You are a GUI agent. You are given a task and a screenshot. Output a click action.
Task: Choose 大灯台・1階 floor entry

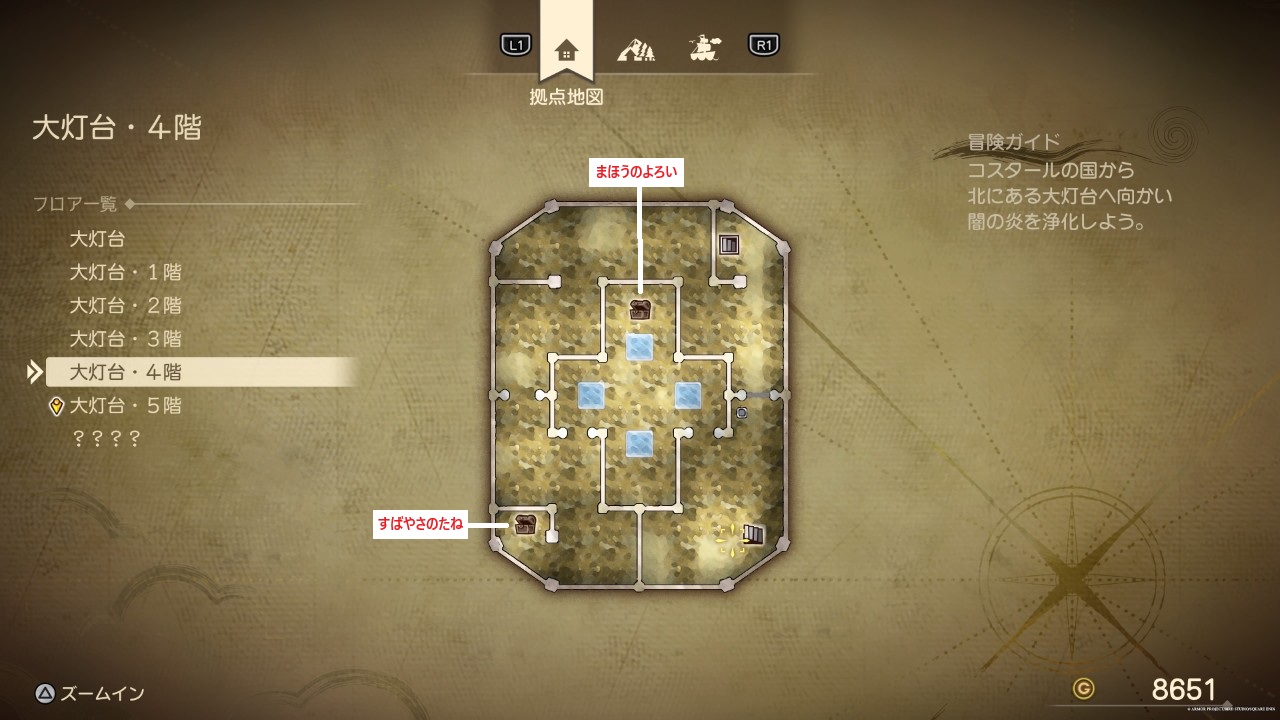[125, 272]
